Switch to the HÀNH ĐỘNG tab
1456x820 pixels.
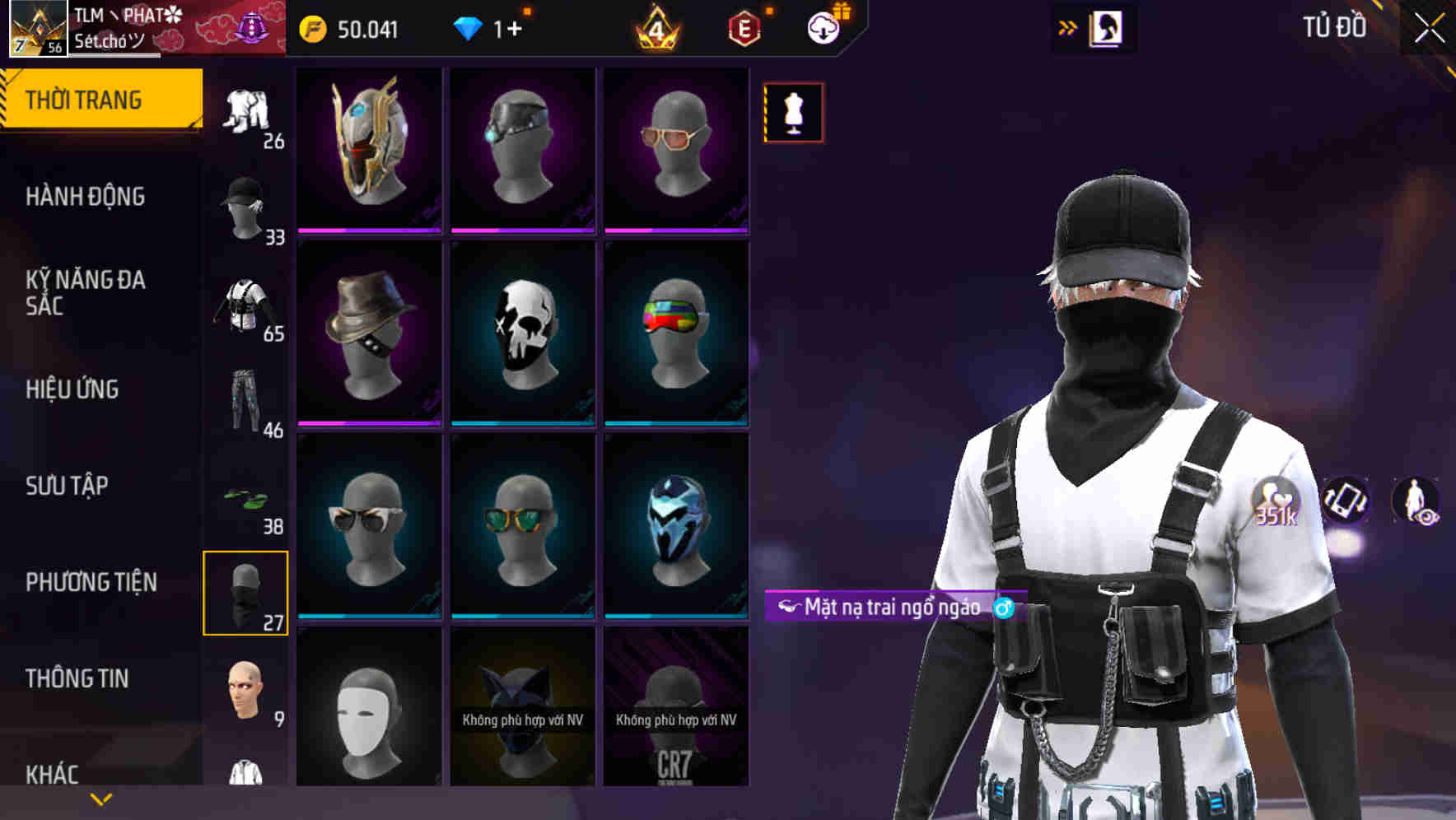tap(86, 198)
